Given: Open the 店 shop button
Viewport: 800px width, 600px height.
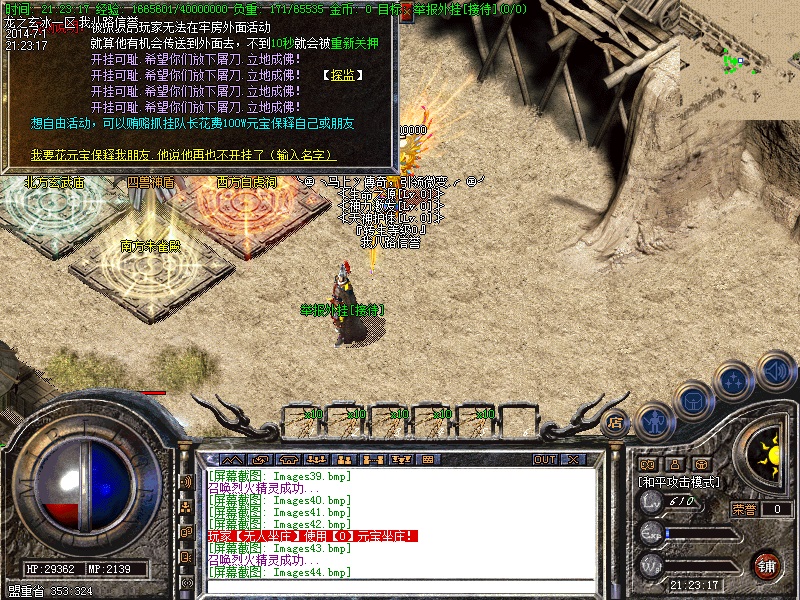Looking at the screenshot, I should point(616,422).
